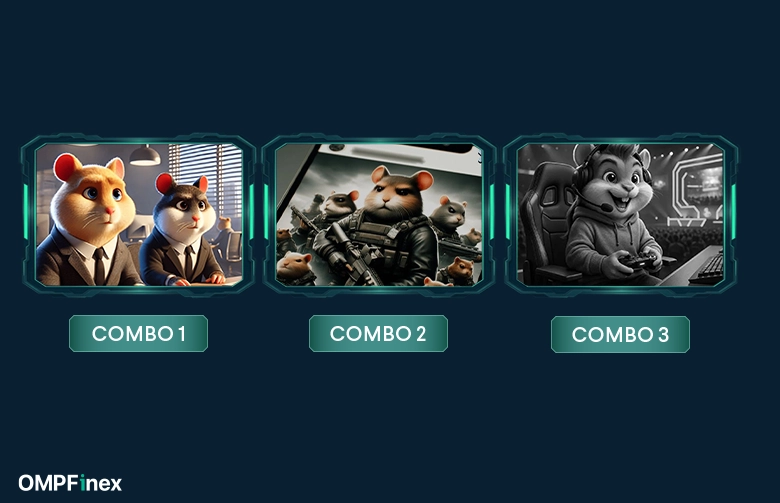Image resolution: width=780 pixels, height=503 pixels.
Task: Choose the gamer hamster with headset card
Action: [x=620, y=214]
